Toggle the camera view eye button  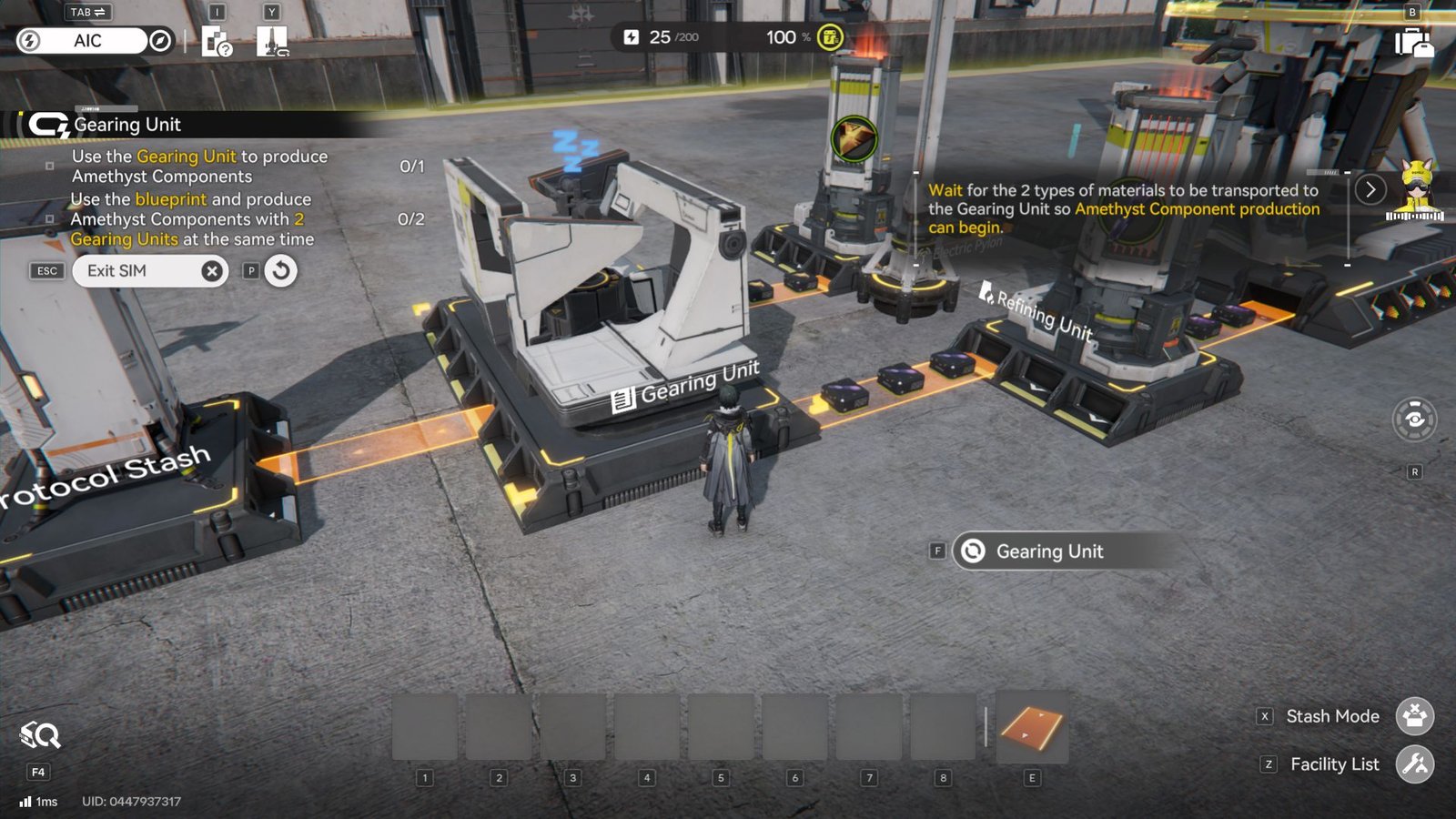click(x=1414, y=419)
